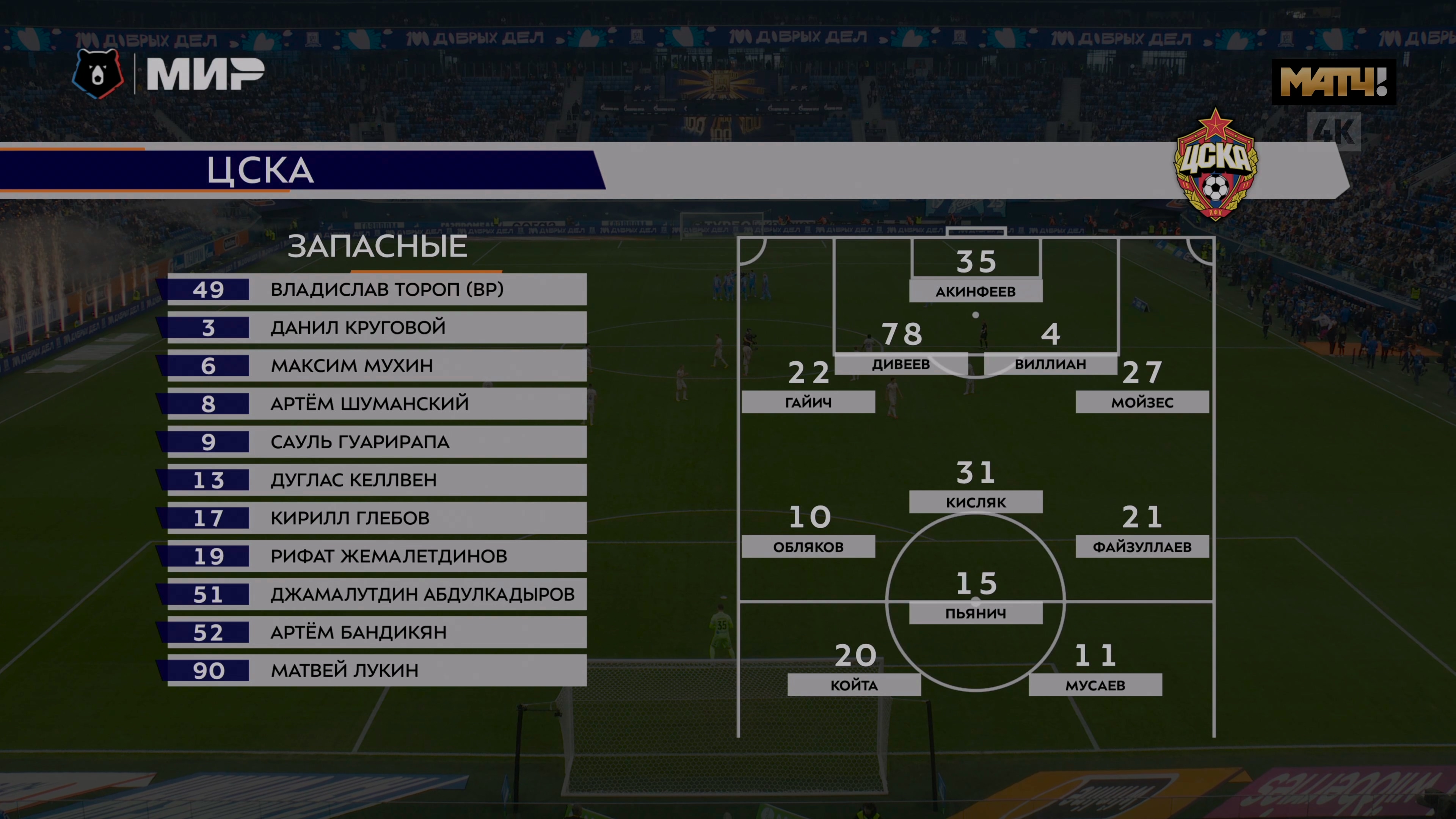Select substitute goalkeeper Владислав Тороп row
This screenshot has width=1456, height=819.
(377, 289)
